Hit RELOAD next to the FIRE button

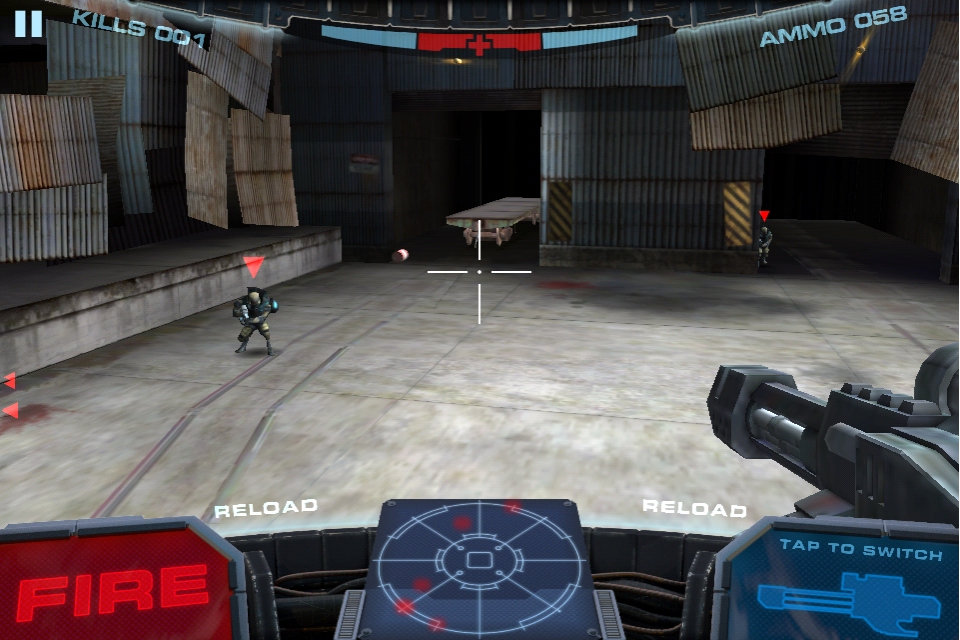pyautogui.click(x=266, y=507)
